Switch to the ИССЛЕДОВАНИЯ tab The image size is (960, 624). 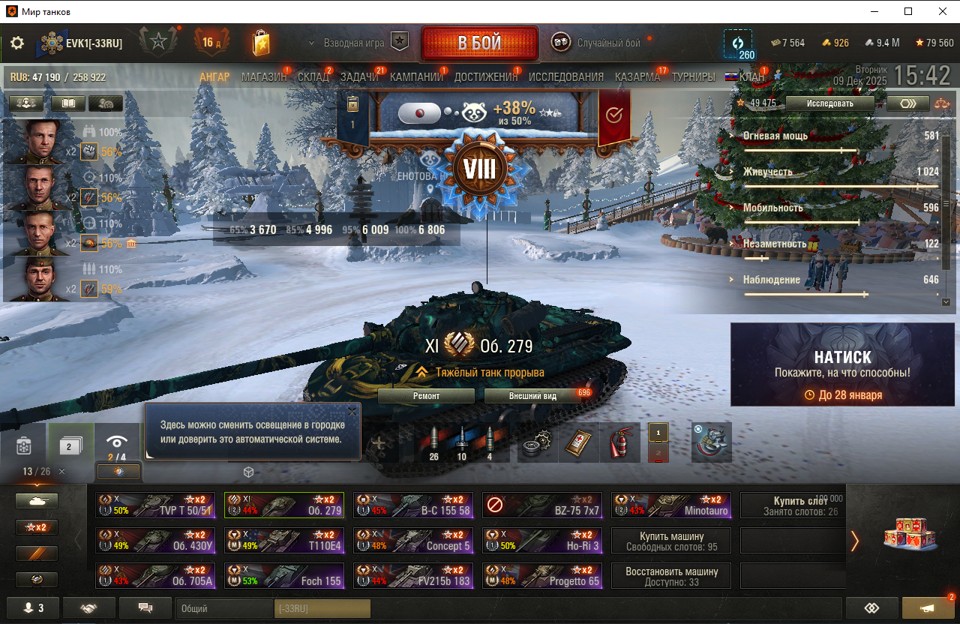point(566,77)
